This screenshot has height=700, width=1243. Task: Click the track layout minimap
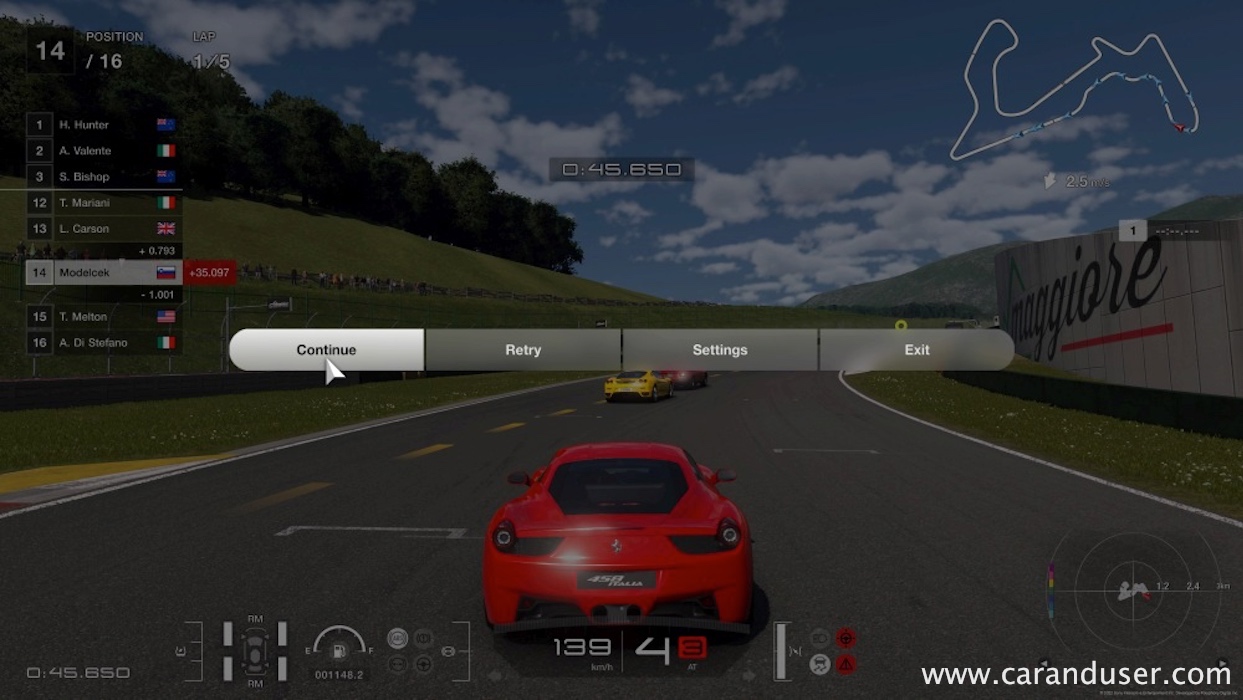point(1076,90)
